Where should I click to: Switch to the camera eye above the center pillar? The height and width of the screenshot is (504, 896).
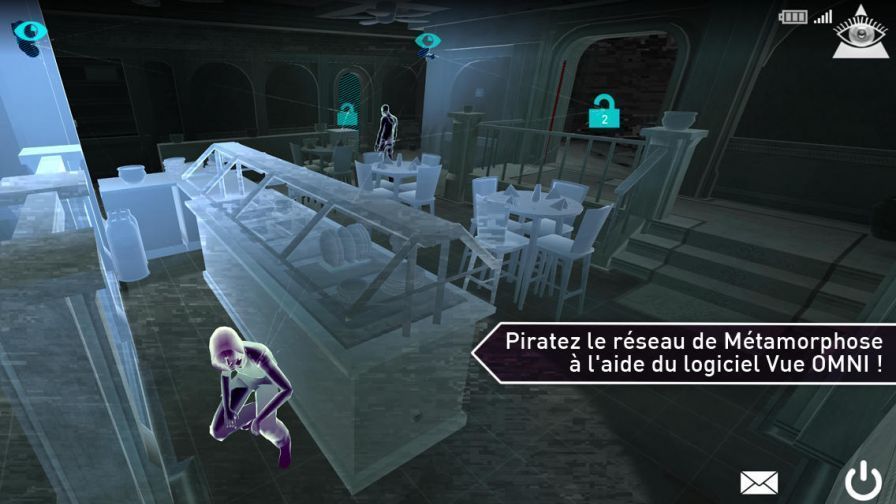(428, 41)
